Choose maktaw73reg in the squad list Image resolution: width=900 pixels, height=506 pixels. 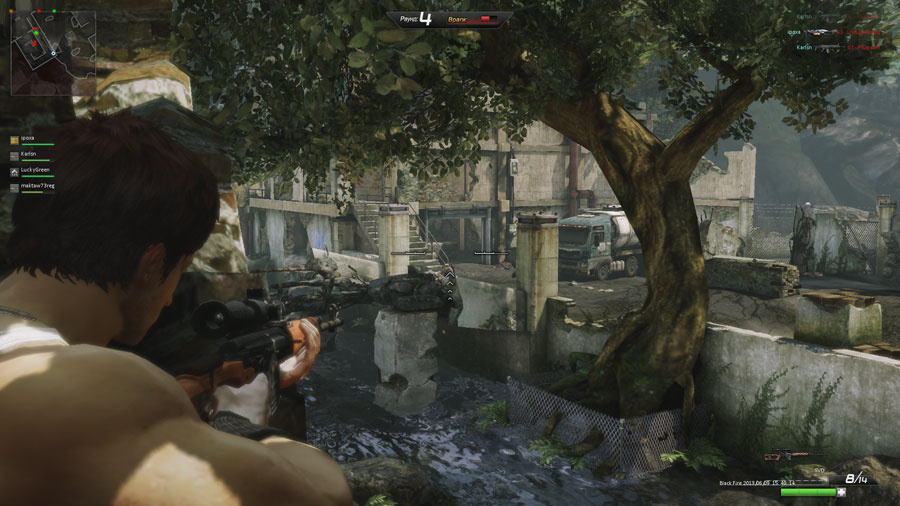(37, 187)
